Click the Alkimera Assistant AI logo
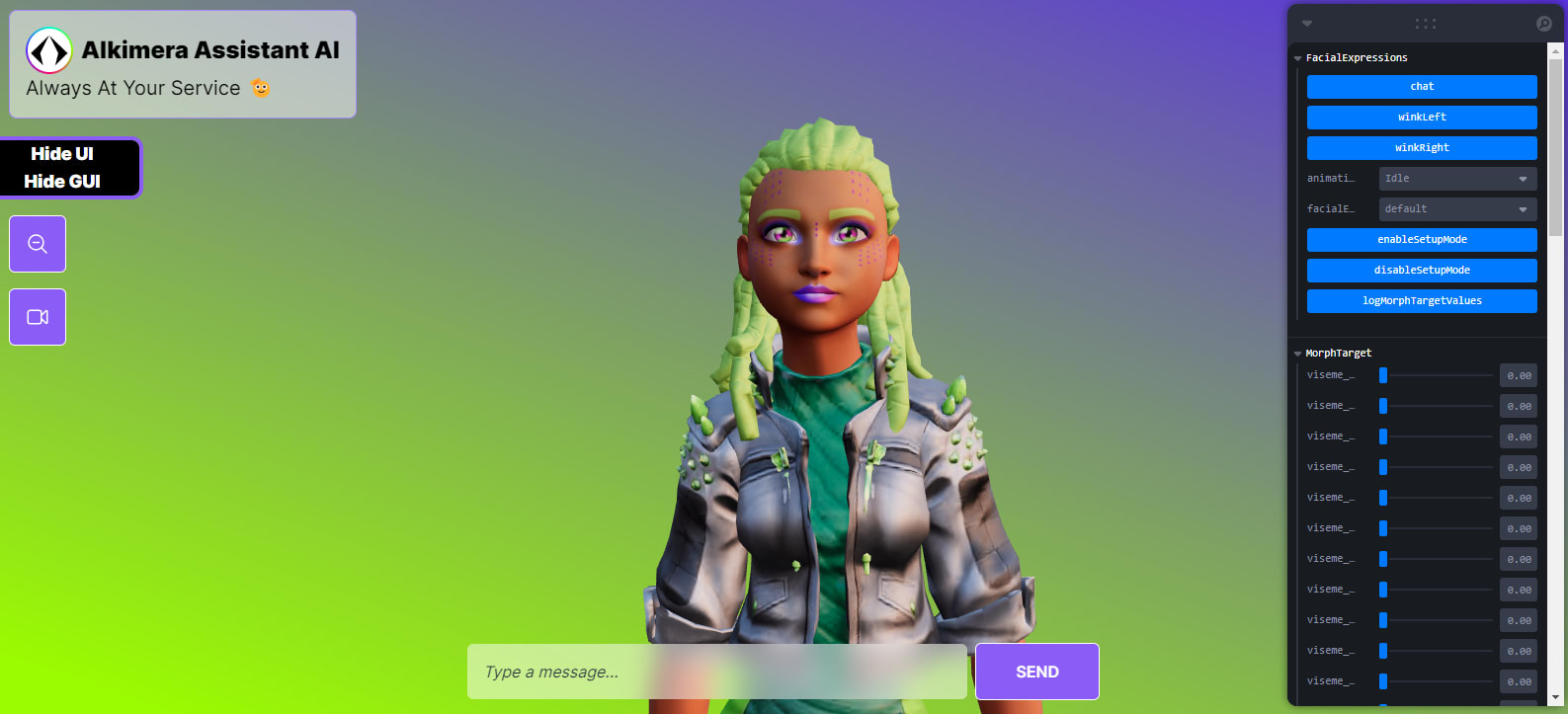 (48, 50)
